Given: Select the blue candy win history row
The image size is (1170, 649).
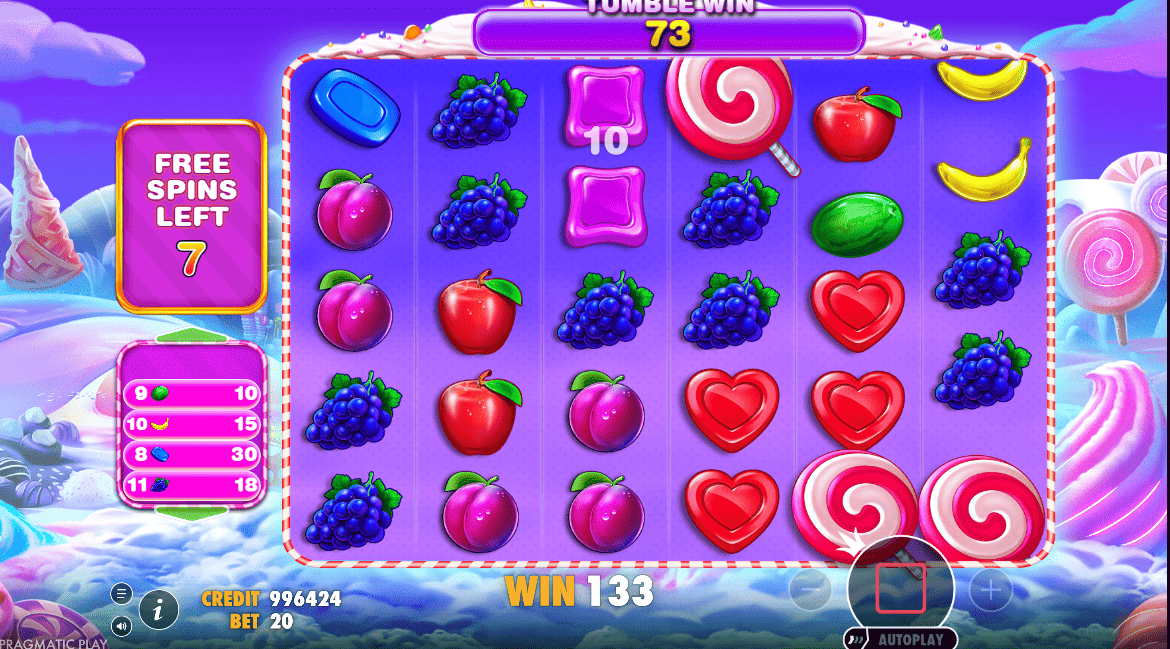Looking at the screenshot, I should pos(191,455).
